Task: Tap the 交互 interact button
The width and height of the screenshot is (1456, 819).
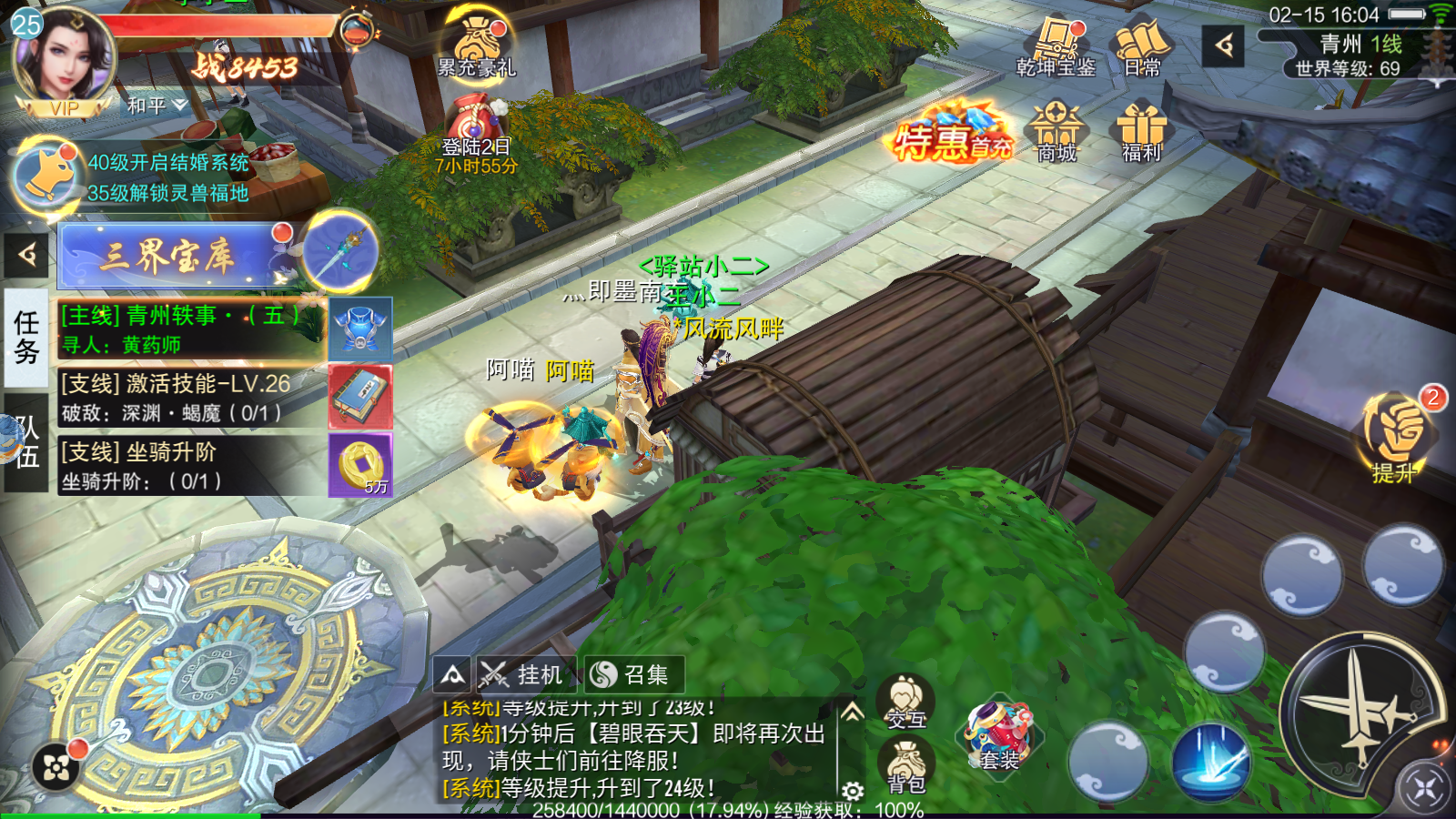Action: [x=905, y=703]
